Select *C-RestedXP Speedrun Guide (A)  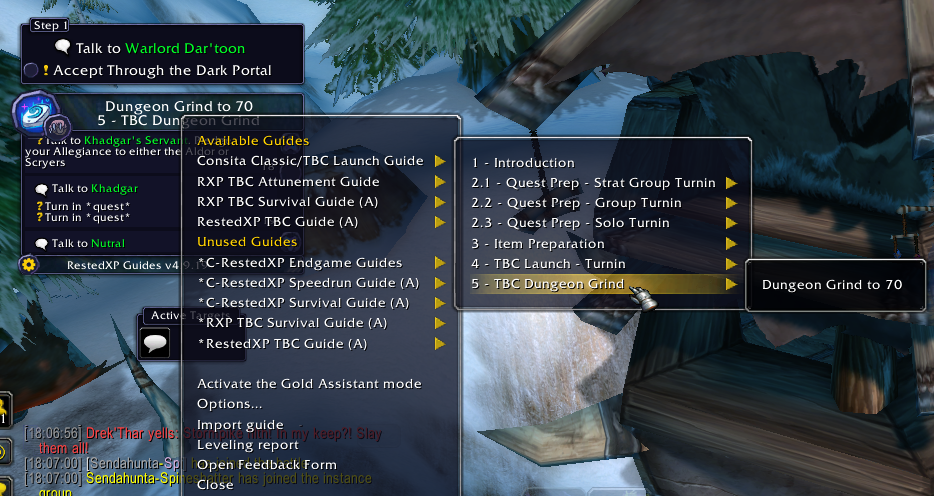(309, 283)
